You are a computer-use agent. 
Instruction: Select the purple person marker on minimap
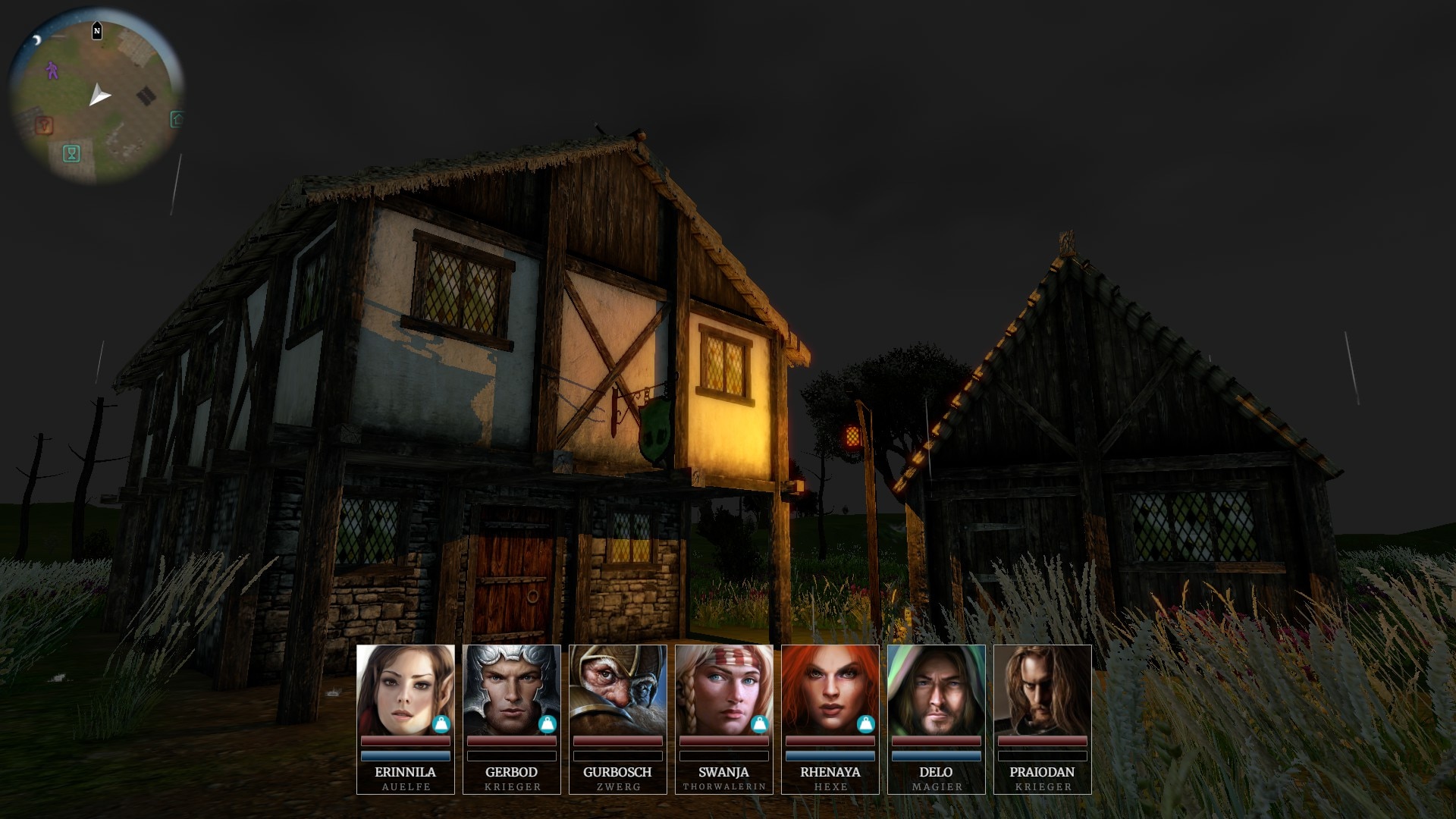[x=52, y=71]
